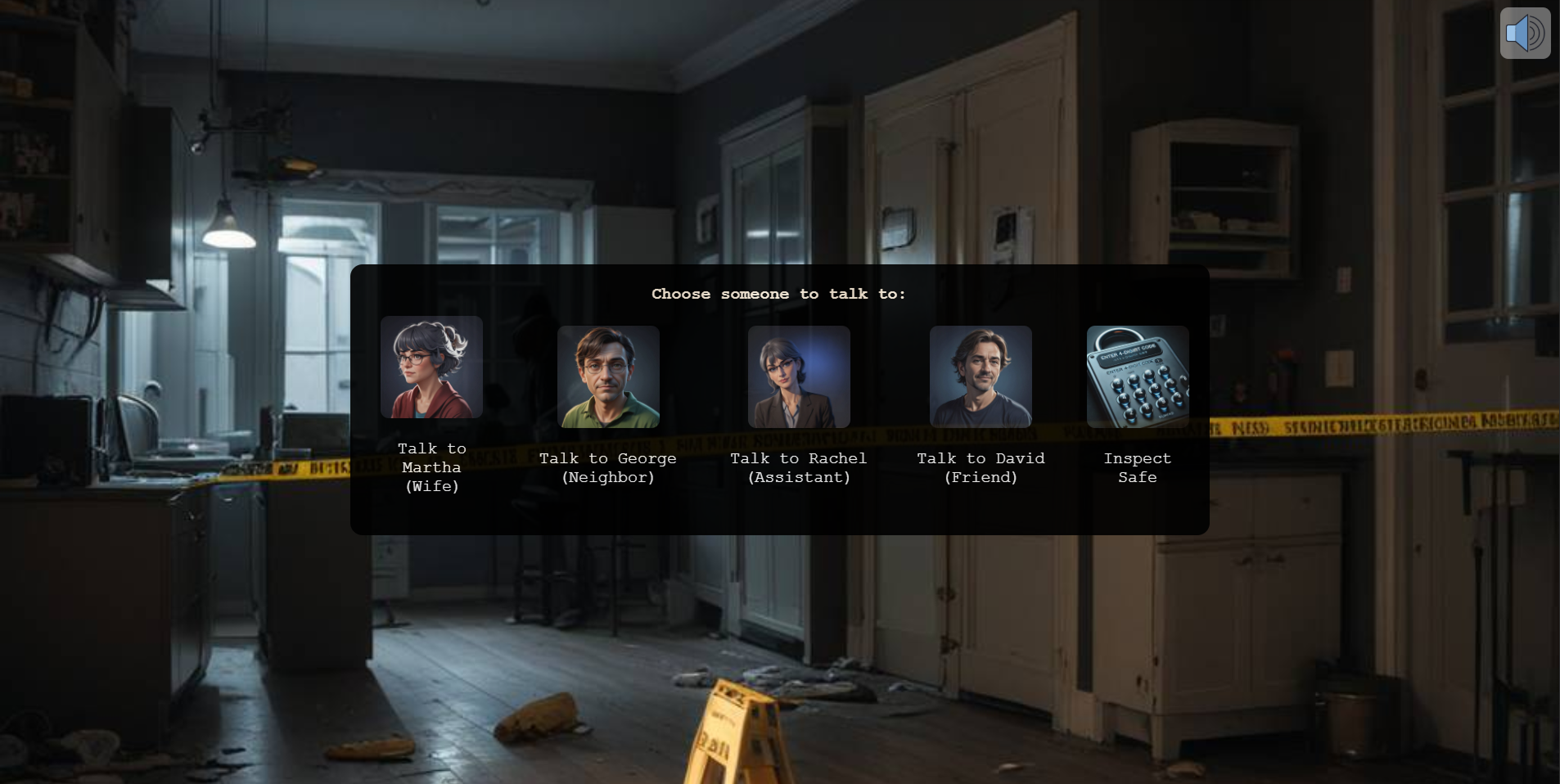Click Martha's avatar wearing glasses
Screen dimensions: 1560x784
coord(431,367)
